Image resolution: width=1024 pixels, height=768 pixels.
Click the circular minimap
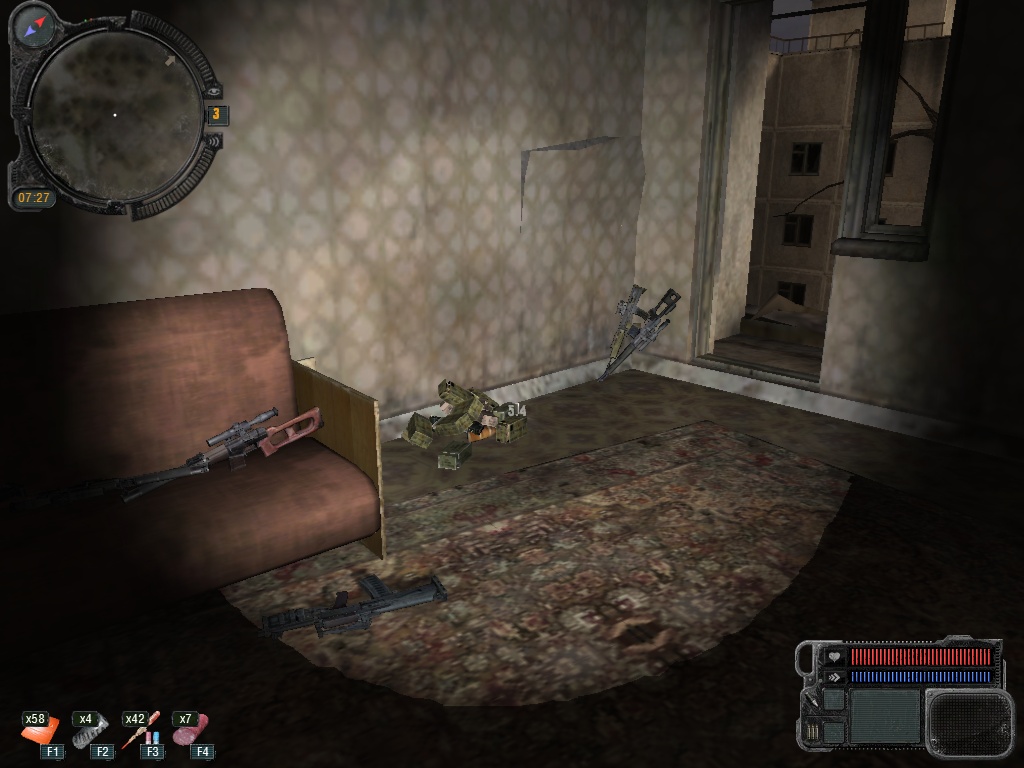tap(114, 116)
